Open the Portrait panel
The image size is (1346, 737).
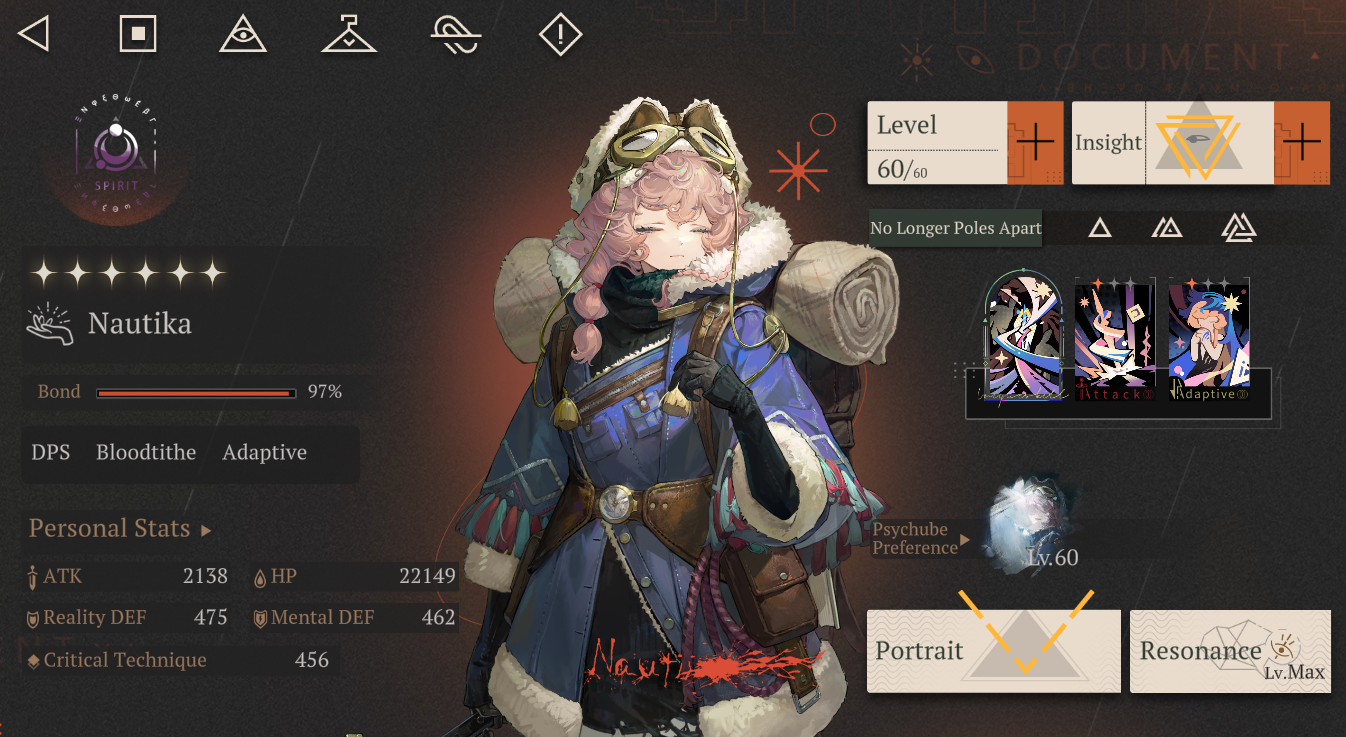click(x=993, y=651)
